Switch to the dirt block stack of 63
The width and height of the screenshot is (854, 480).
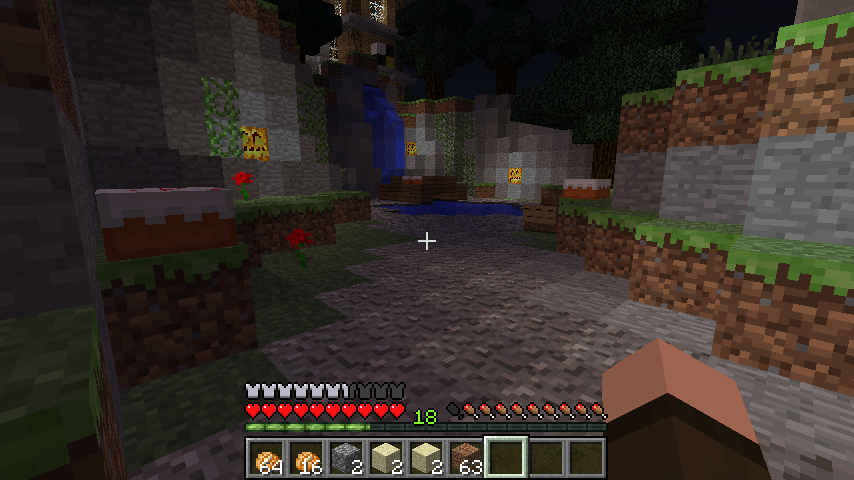point(466,458)
